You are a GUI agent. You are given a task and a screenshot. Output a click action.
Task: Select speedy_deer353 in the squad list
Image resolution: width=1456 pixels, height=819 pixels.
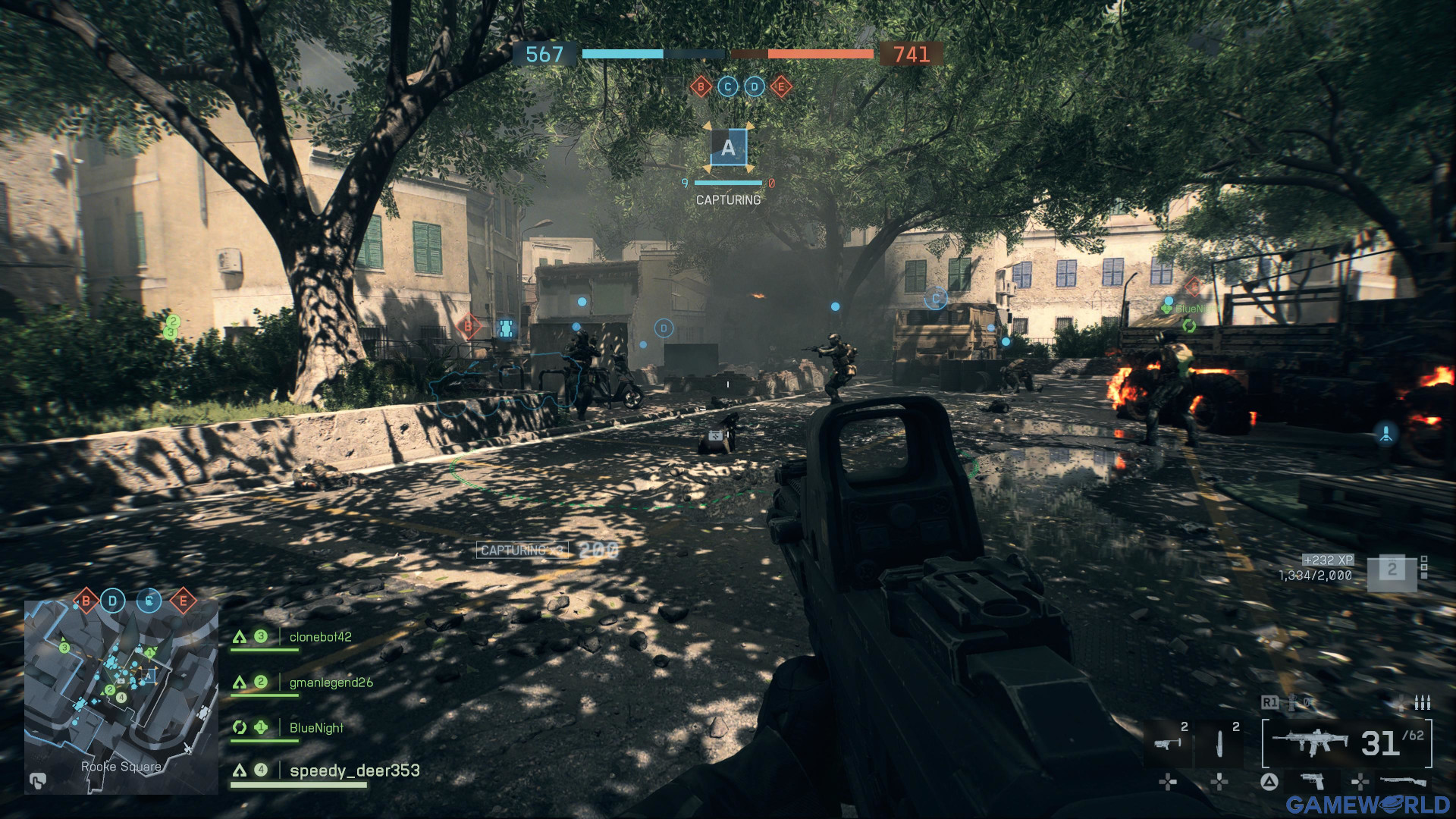354,770
